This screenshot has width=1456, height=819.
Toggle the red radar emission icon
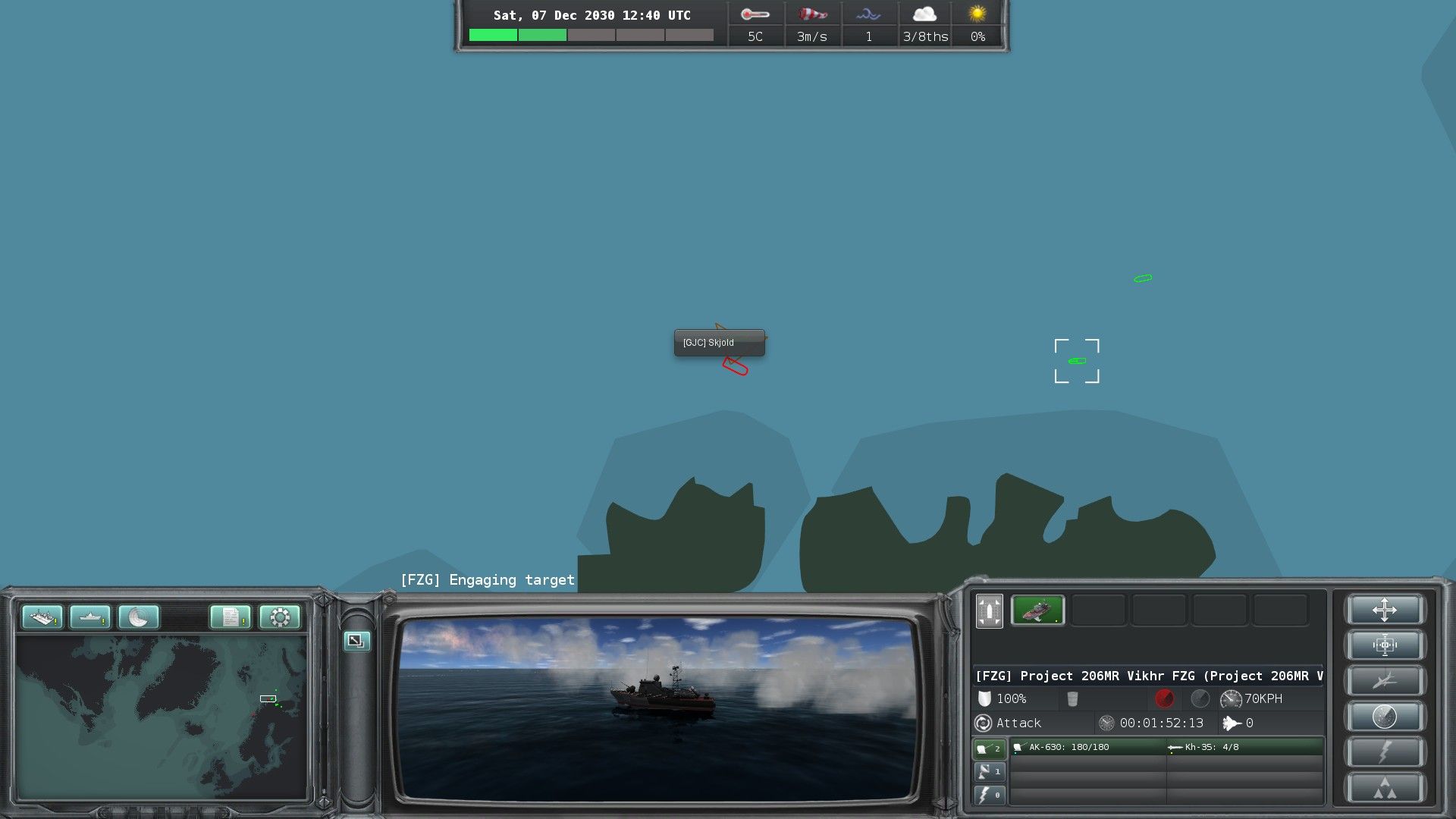click(1164, 698)
